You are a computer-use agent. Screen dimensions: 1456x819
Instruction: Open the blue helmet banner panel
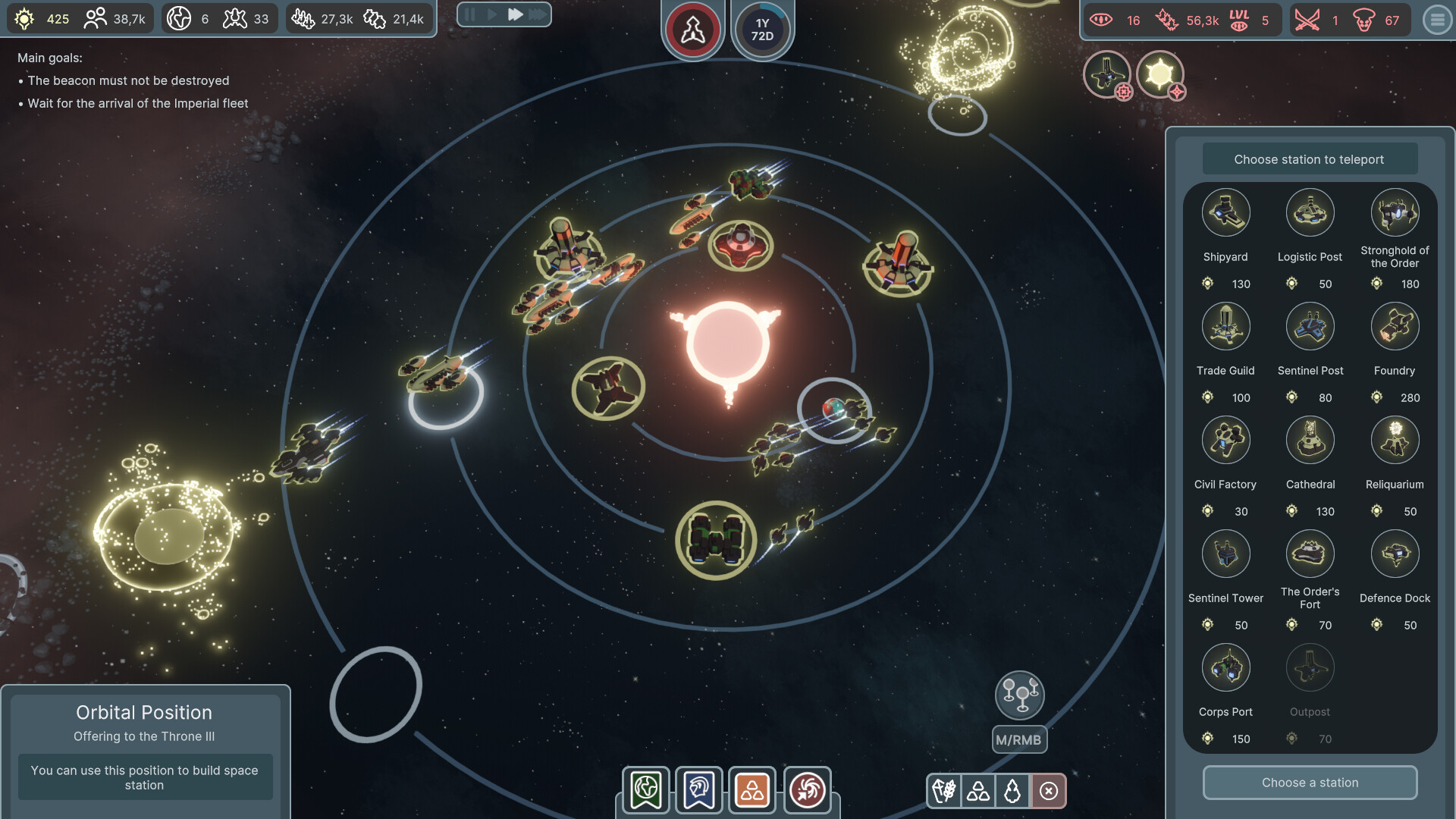(x=699, y=790)
